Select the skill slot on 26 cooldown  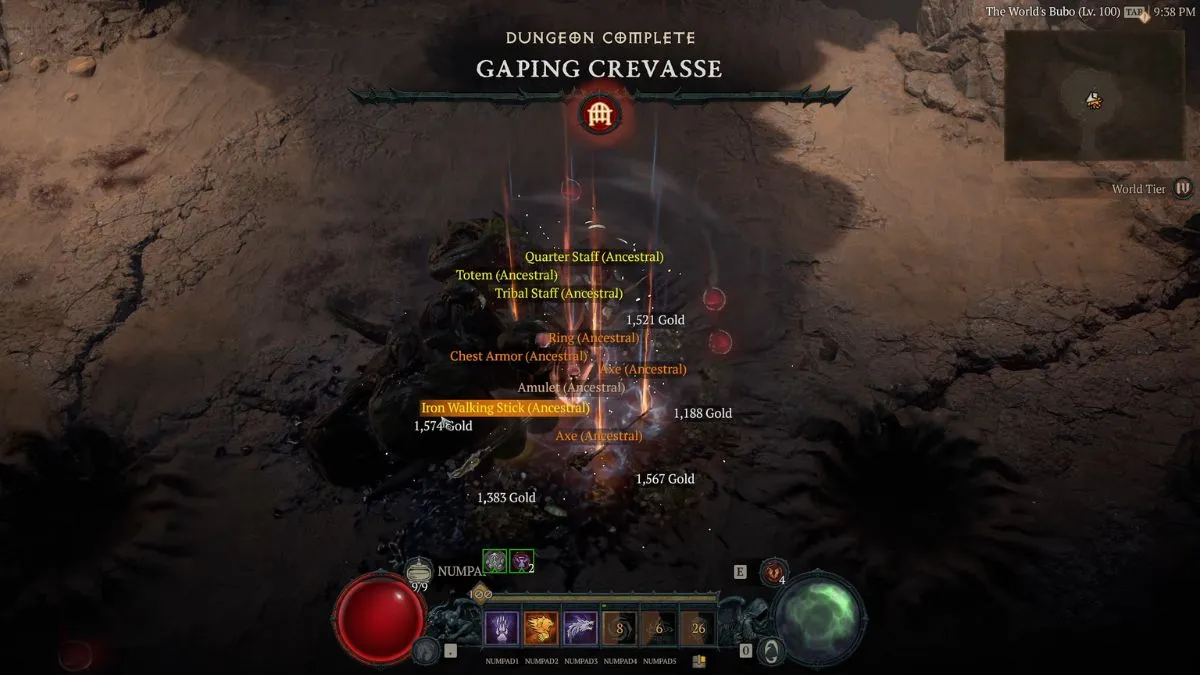coord(698,628)
